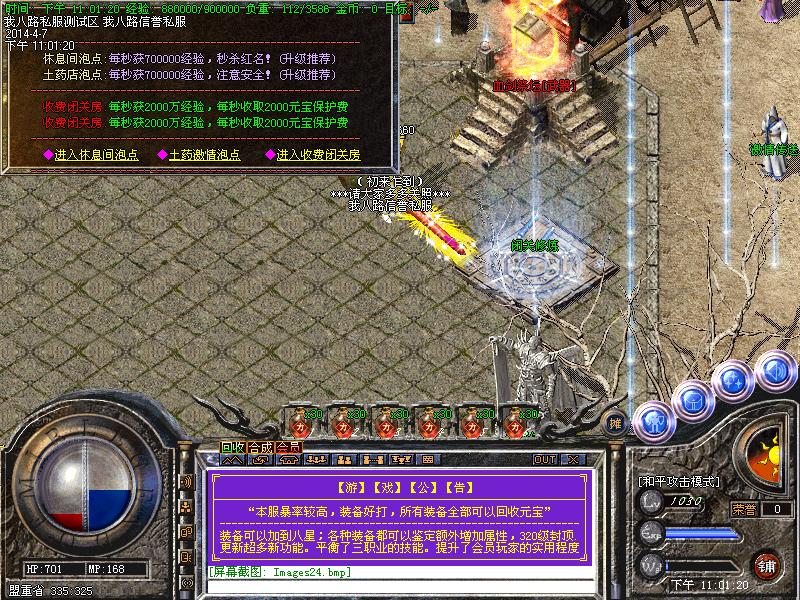Toggle sound with the speaker button
800x600 pixels.
click(773, 370)
